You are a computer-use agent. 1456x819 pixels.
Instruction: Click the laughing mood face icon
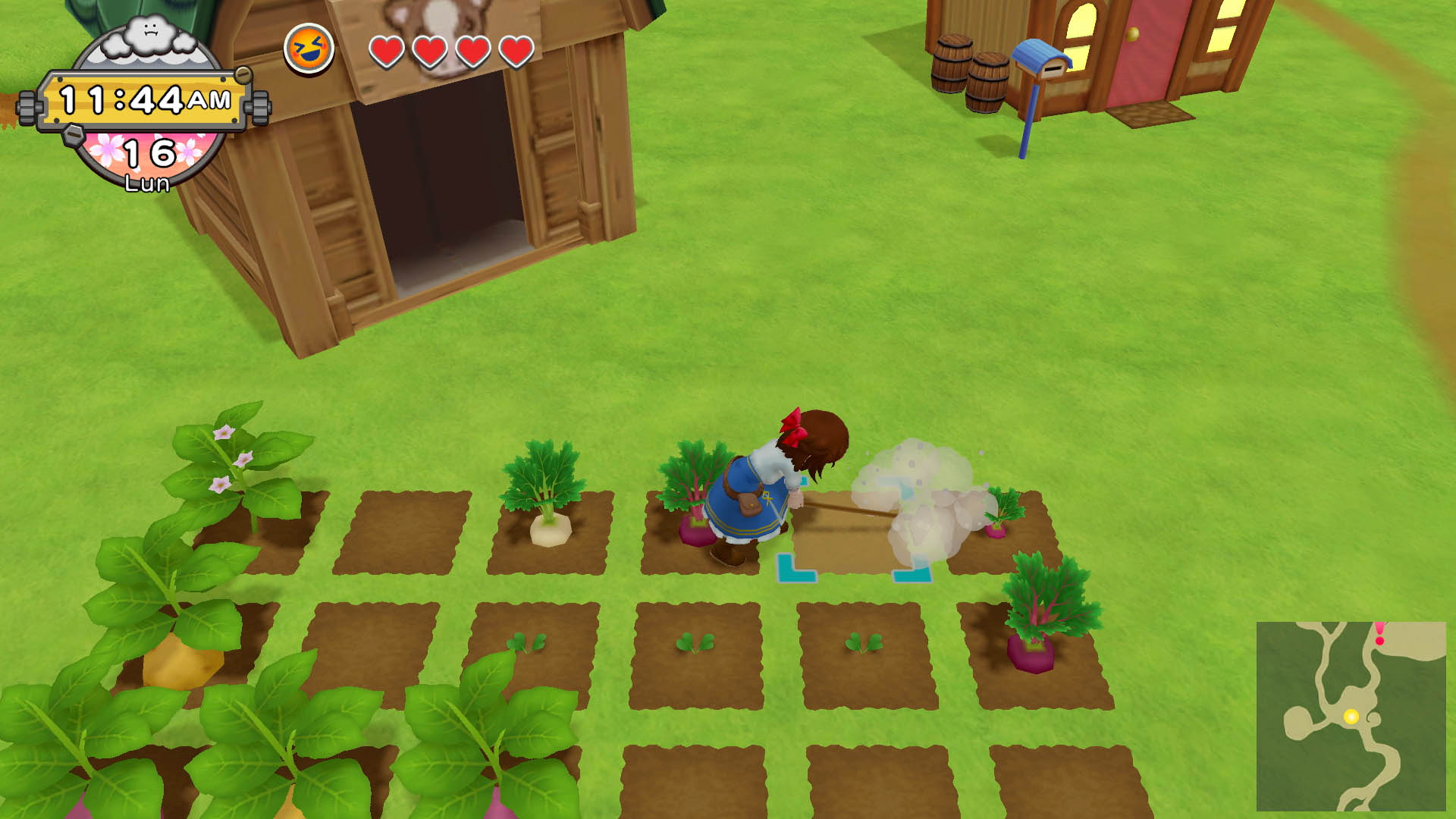(x=309, y=49)
